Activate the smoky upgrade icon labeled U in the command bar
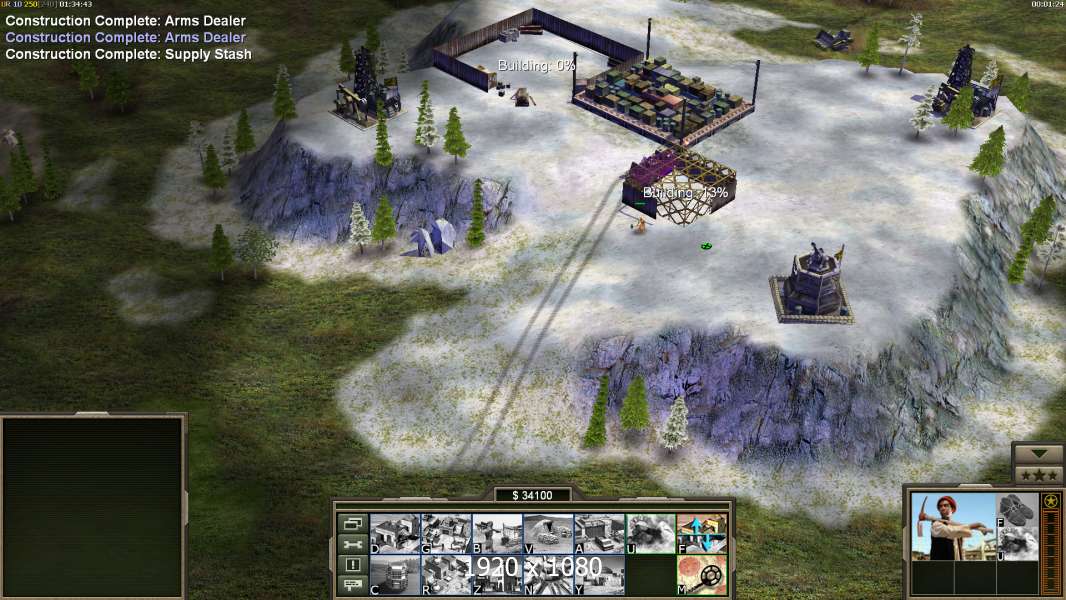Image resolution: width=1066 pixels, height=600 pixels. click(650, 534)
